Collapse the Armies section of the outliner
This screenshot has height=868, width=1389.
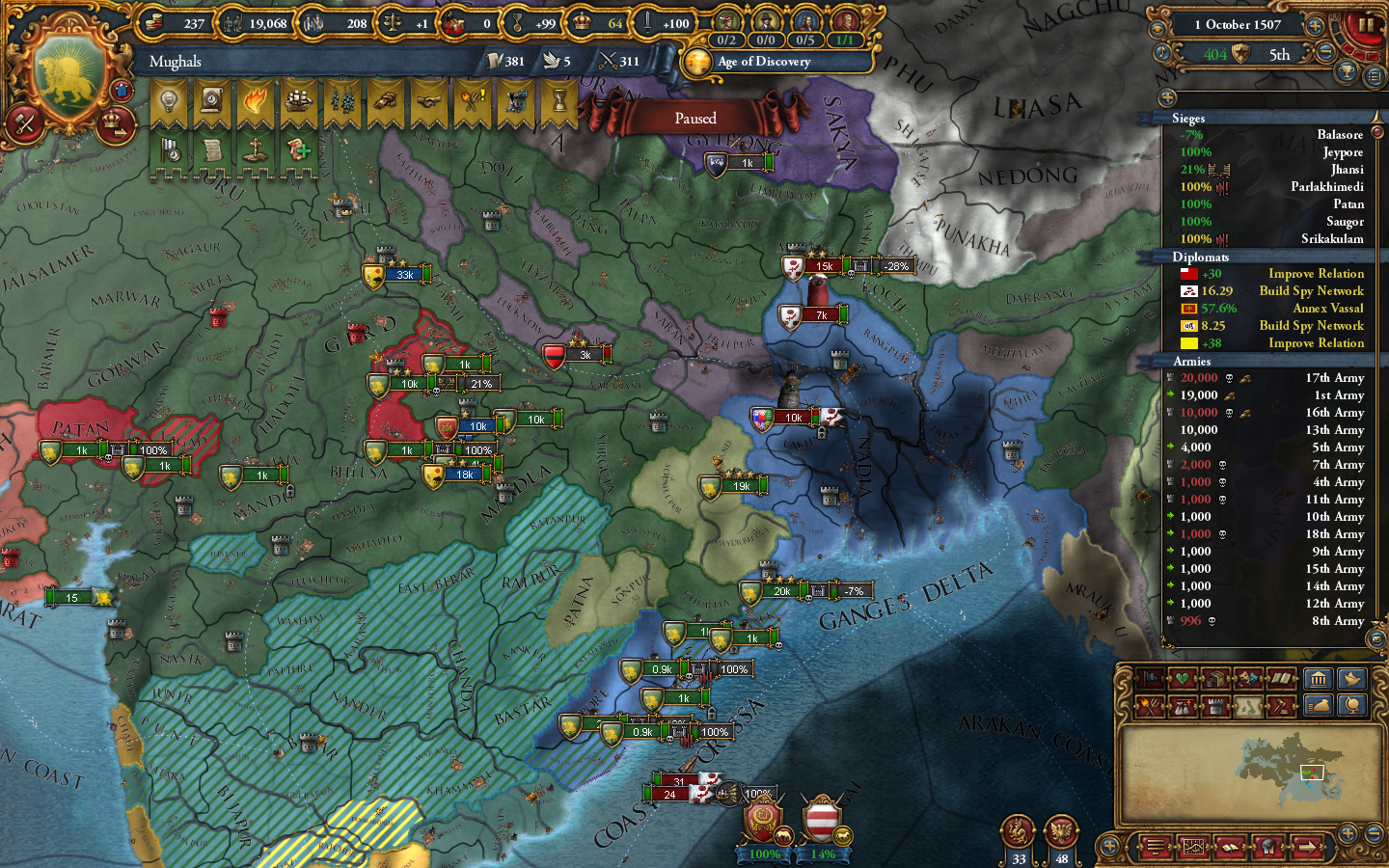1193,361
